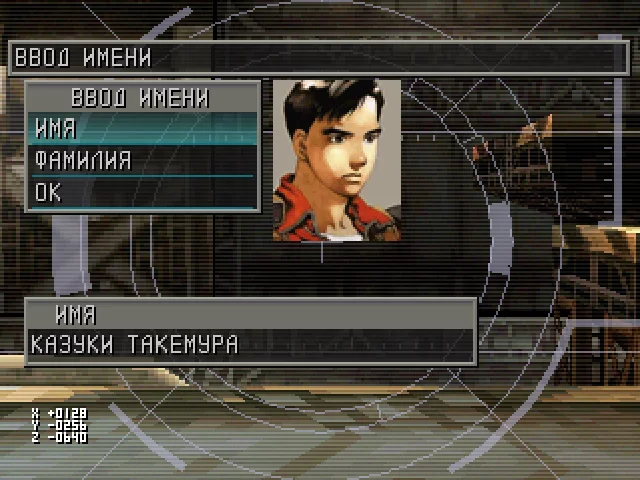This screenshot has width=640, height=480.
Task: Confirm the name with OK
Action: (x=143, y=192)
